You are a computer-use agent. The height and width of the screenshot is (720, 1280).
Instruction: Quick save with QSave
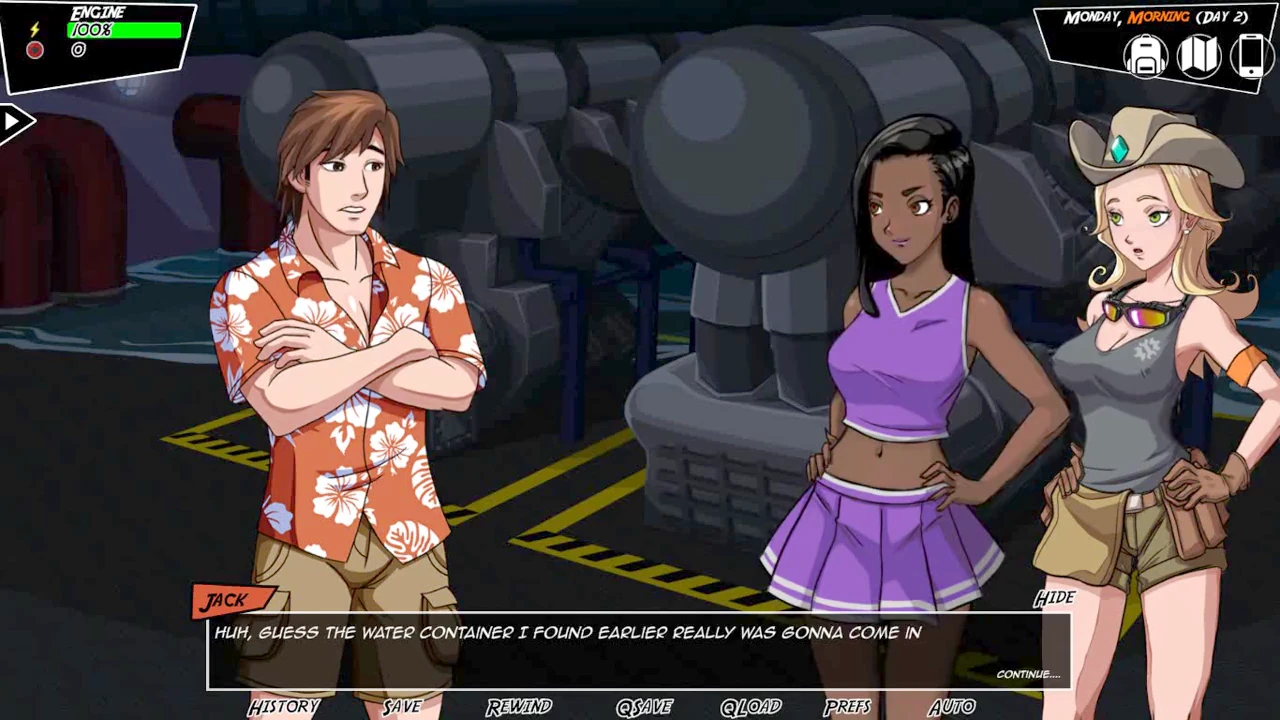tap(644, 707)
